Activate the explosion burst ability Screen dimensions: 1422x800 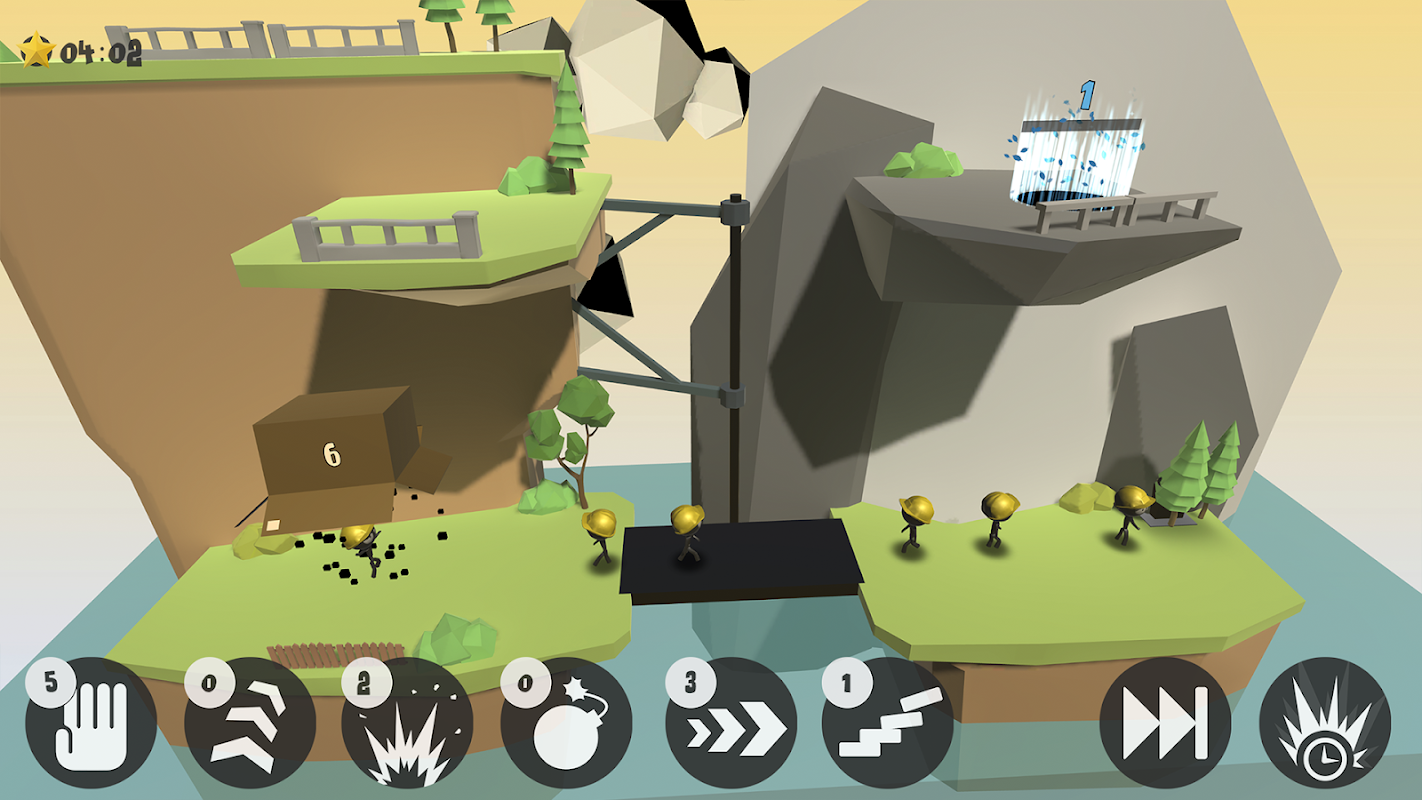coord(407,722)
